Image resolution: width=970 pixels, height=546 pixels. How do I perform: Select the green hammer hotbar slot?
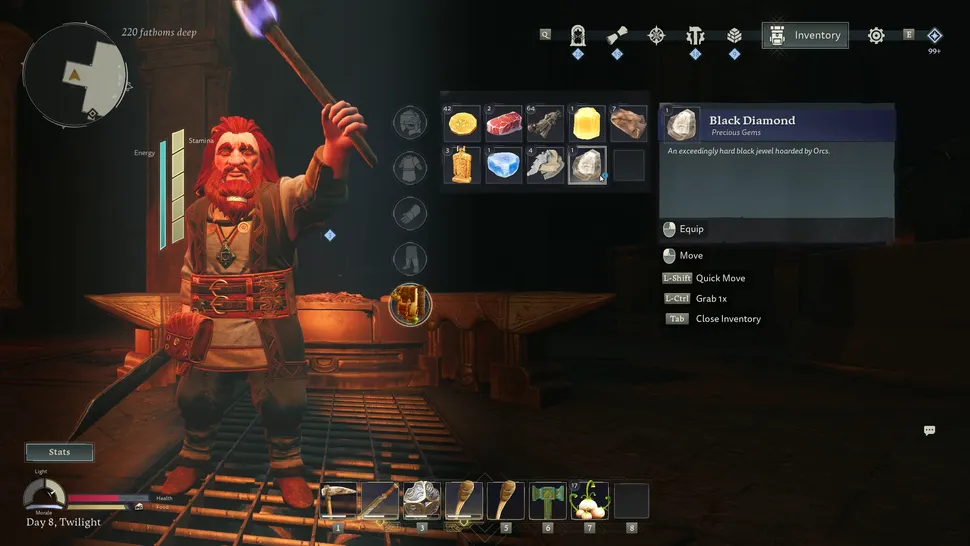pos(547,500)
